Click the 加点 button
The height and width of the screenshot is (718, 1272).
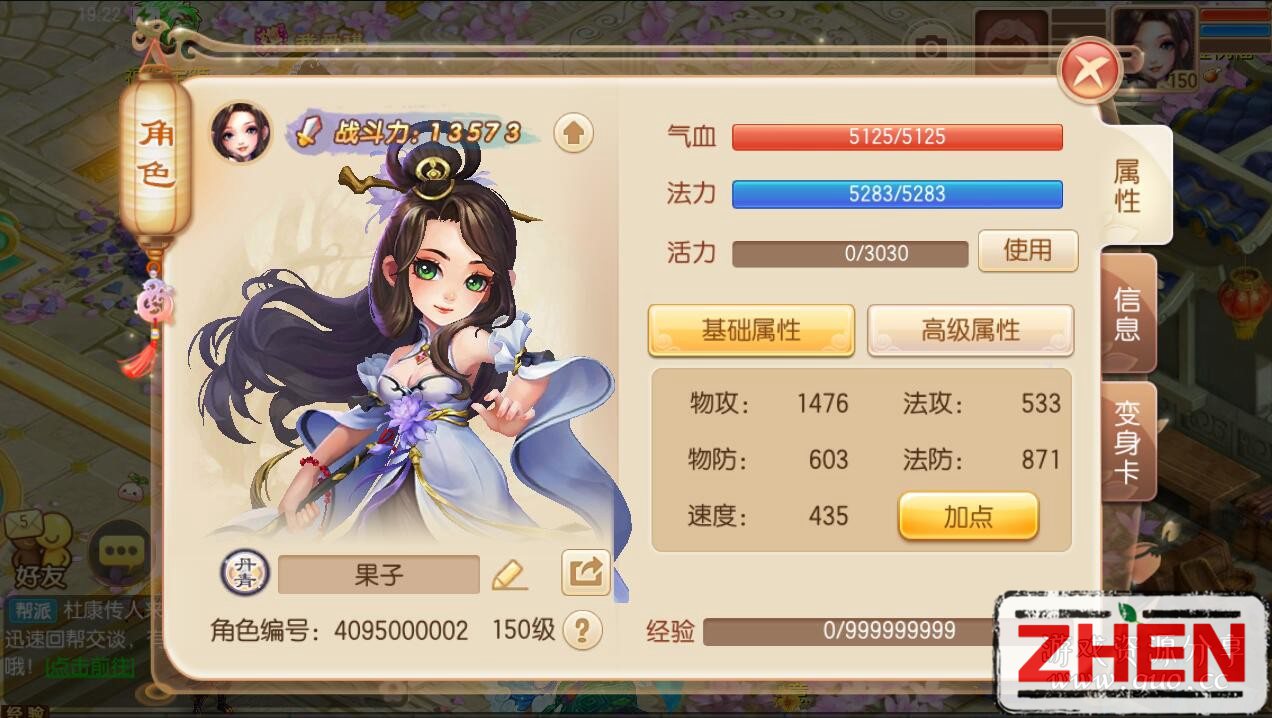pos(968,516)
